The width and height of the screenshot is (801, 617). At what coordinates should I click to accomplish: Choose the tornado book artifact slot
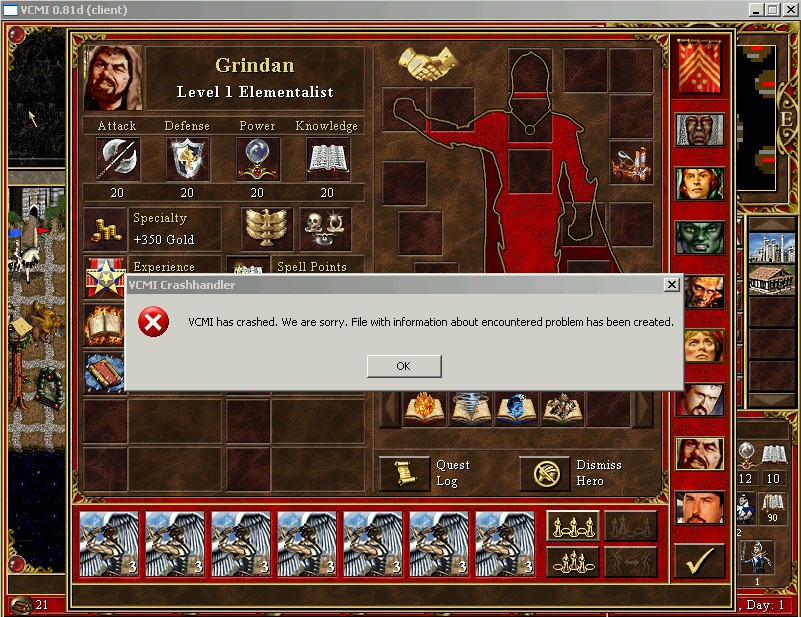point(470,409)
